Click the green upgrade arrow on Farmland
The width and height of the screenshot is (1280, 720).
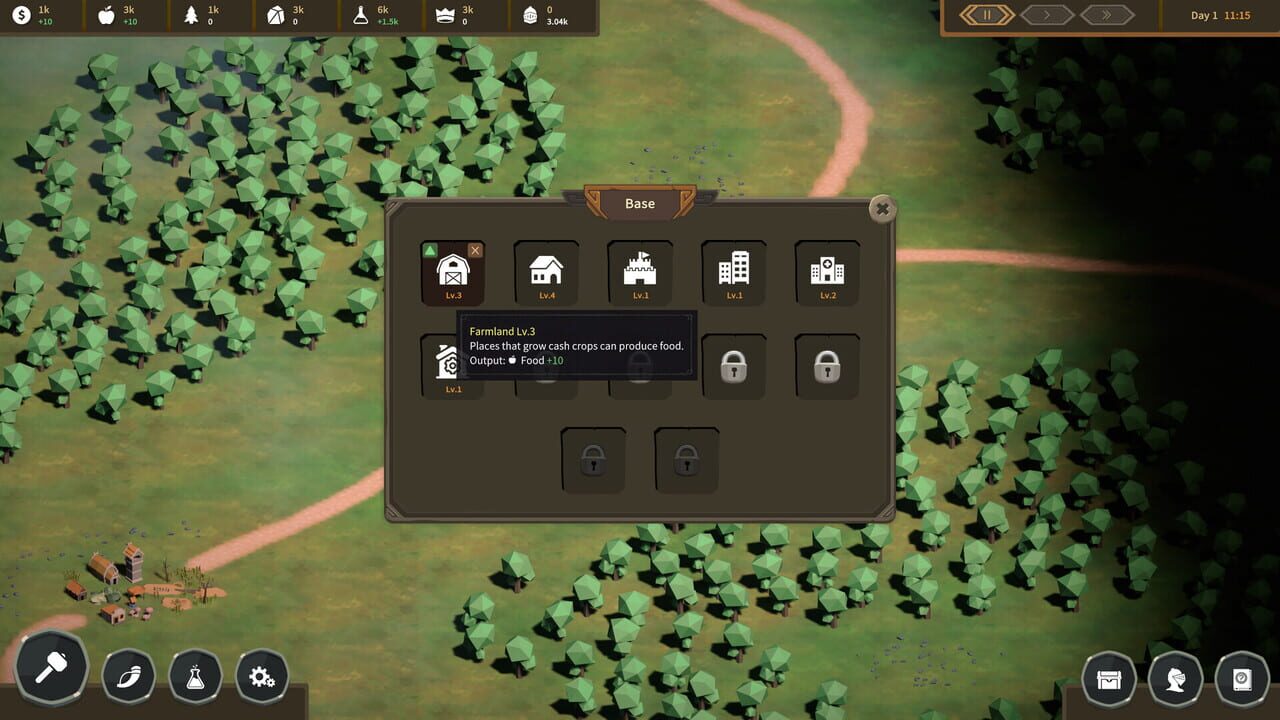click(x=432, y=250)
